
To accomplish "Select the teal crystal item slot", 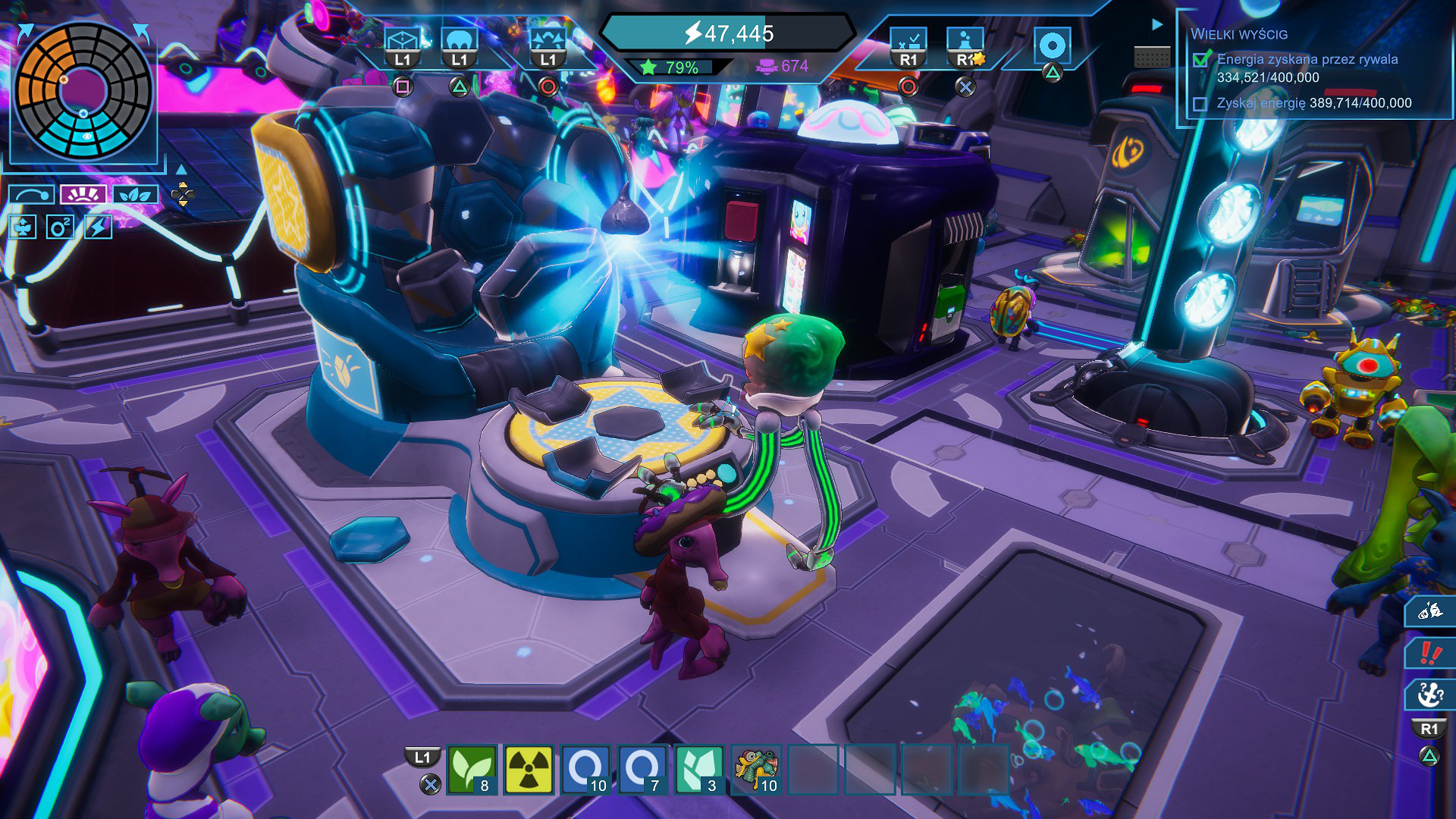I will click(x=698, y=769).
